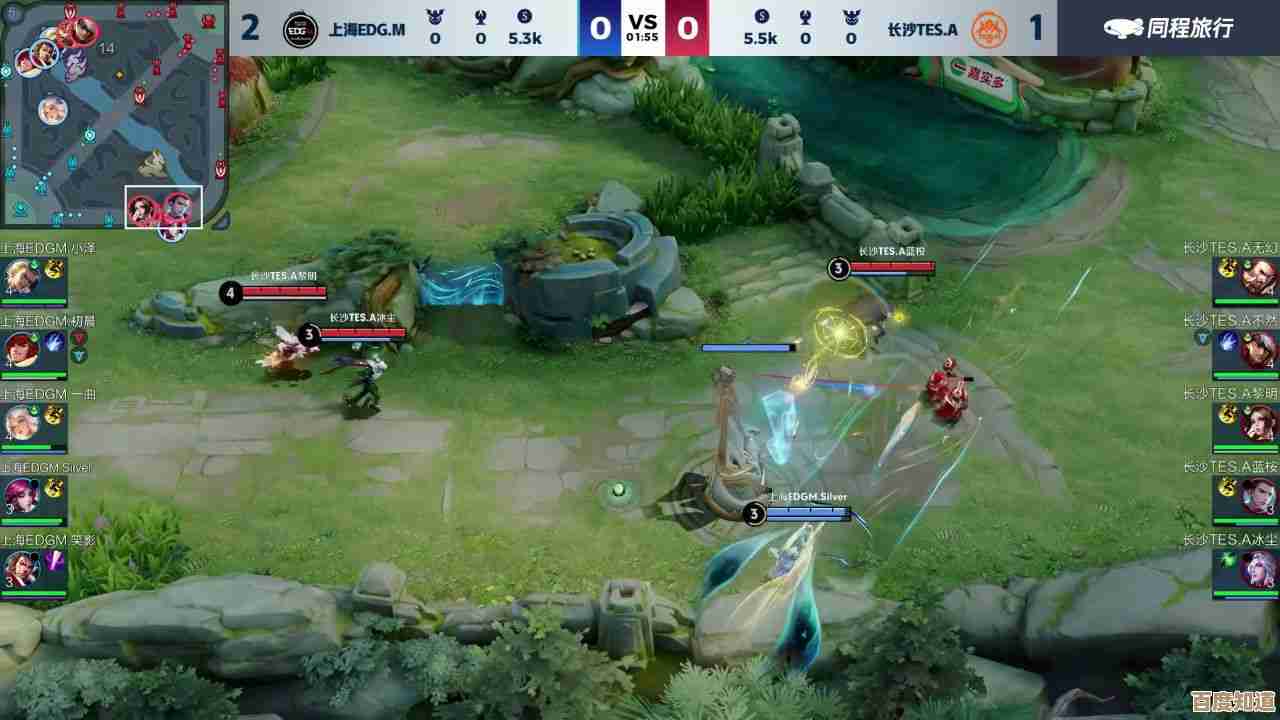
Task: Click the 长沙TES.A team logo
Action: (988, 29)
